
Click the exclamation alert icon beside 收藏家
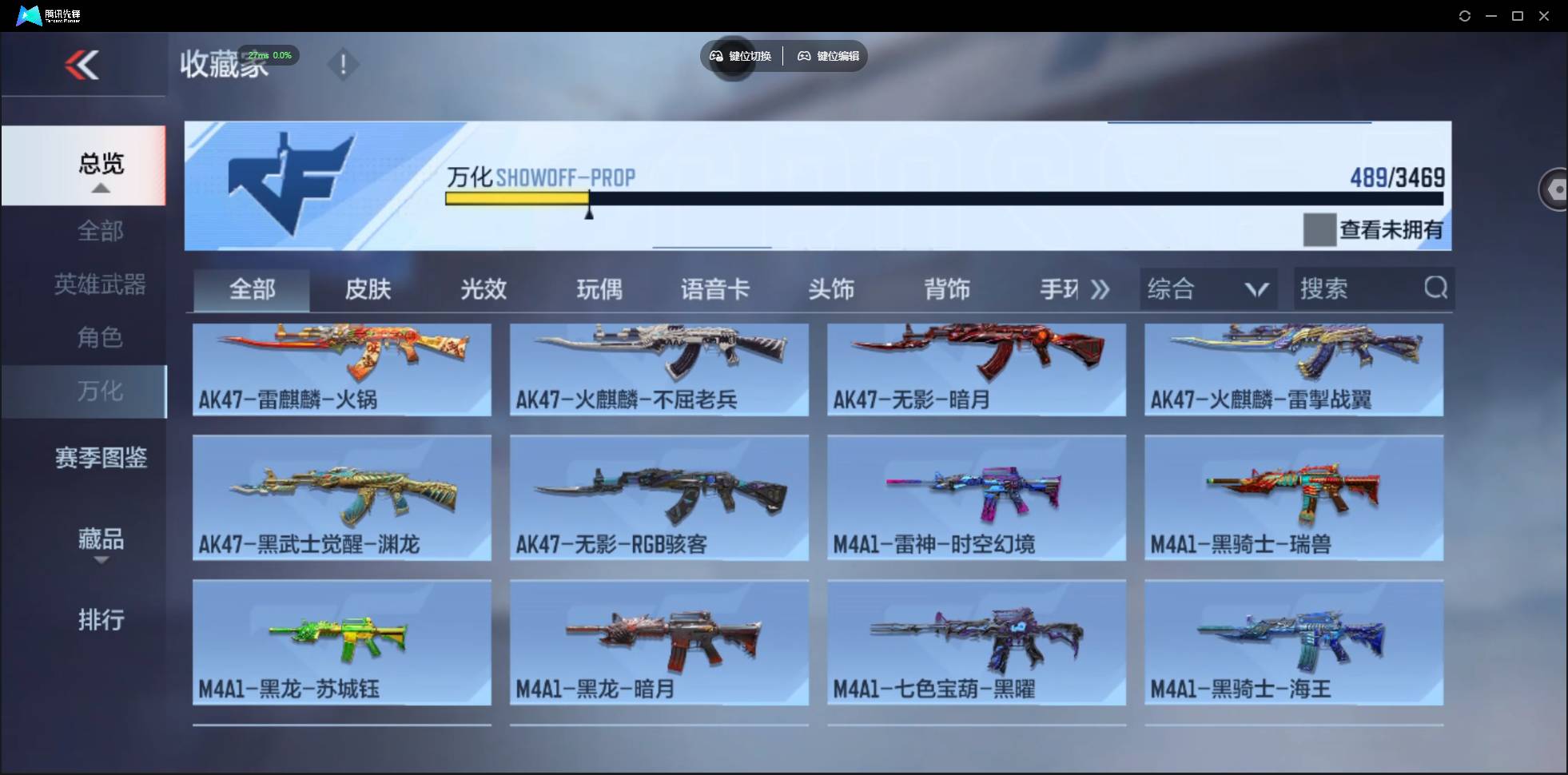coord(344,64)
